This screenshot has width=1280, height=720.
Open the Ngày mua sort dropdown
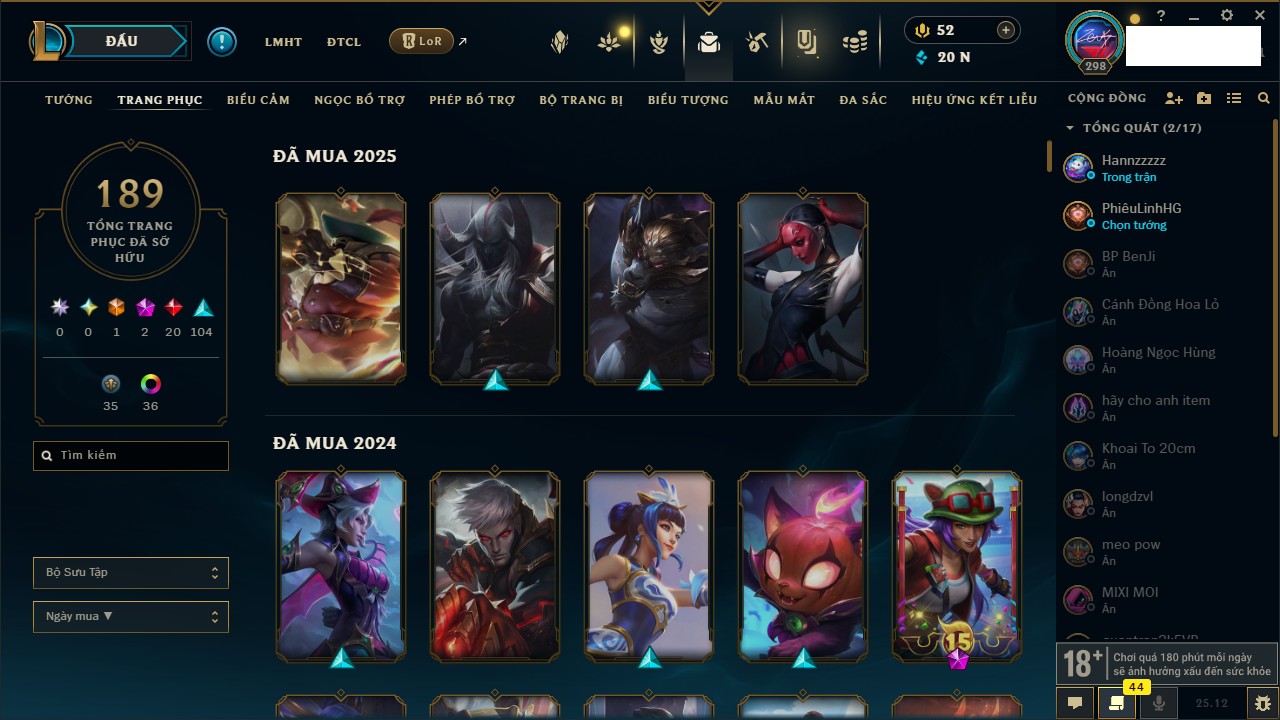(x=131, y=617)
